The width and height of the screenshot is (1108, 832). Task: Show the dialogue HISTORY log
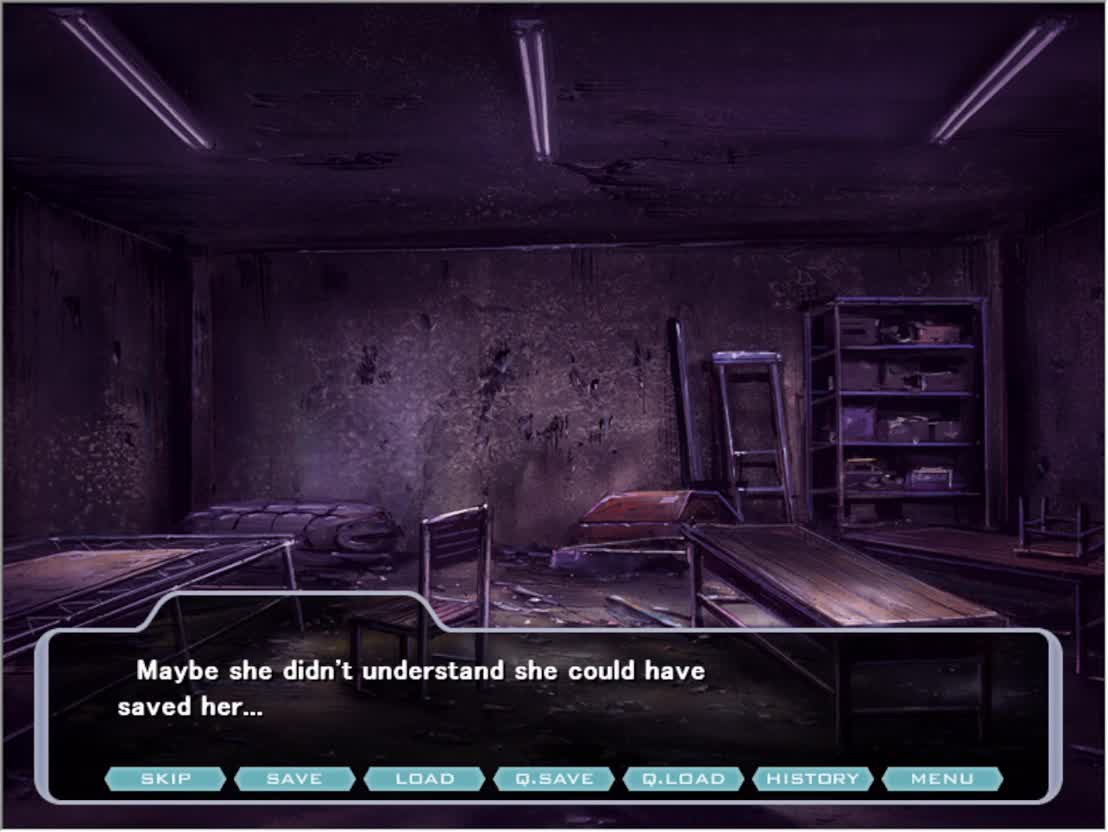pos(813,779)
